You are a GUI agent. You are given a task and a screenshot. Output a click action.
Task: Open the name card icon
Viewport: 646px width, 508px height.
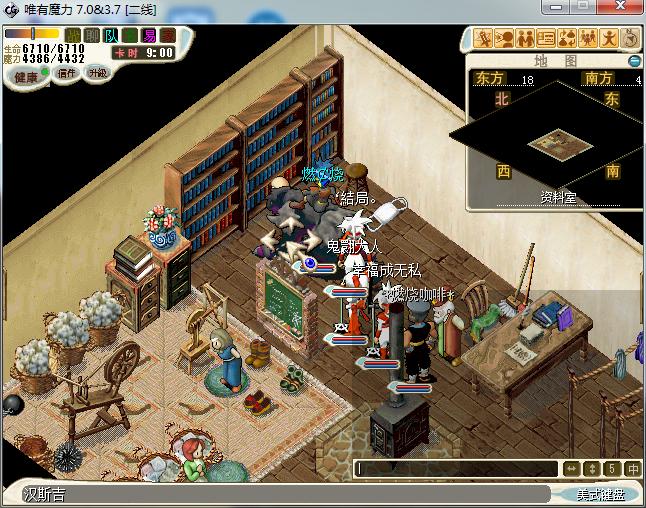[546, 39]
